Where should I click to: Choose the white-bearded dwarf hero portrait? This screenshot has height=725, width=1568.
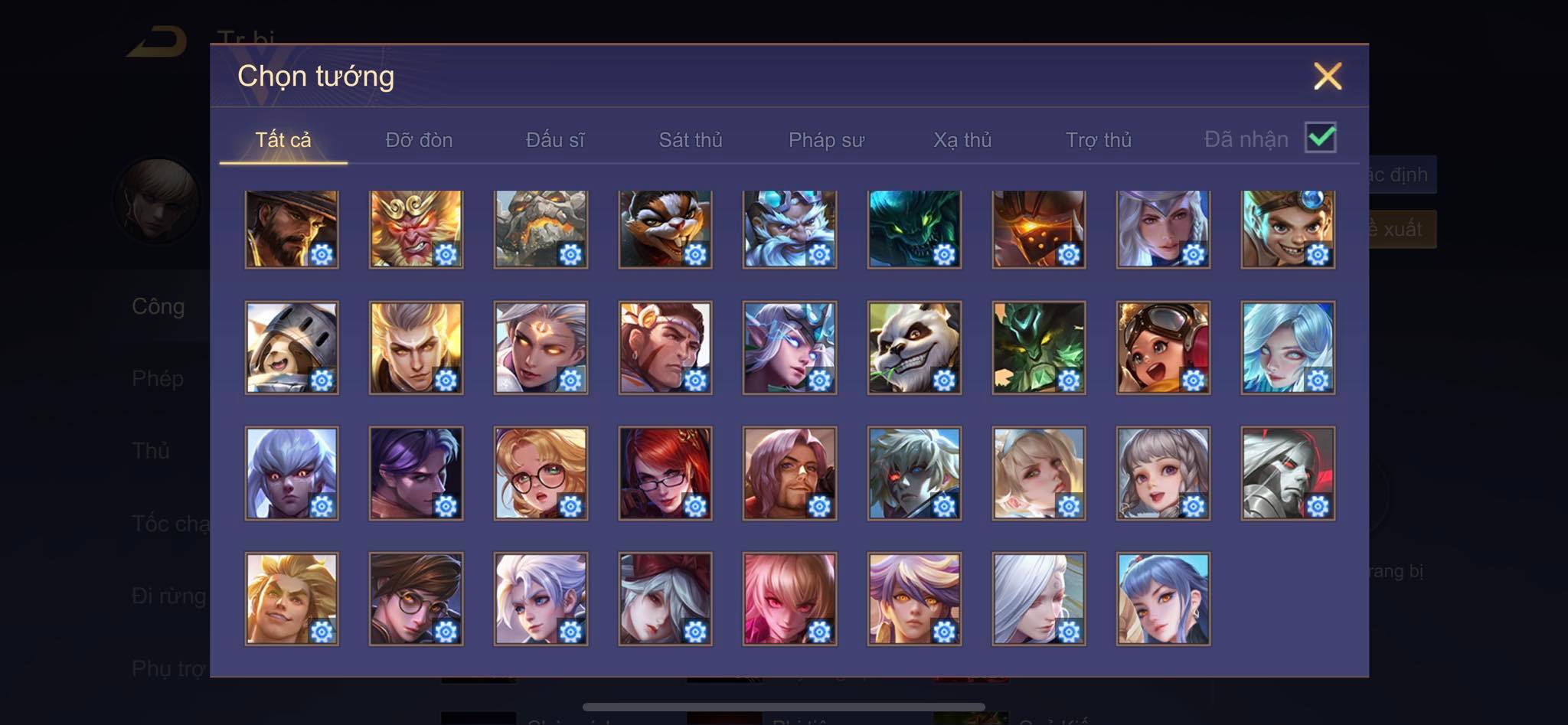click(x=789, y=230)
